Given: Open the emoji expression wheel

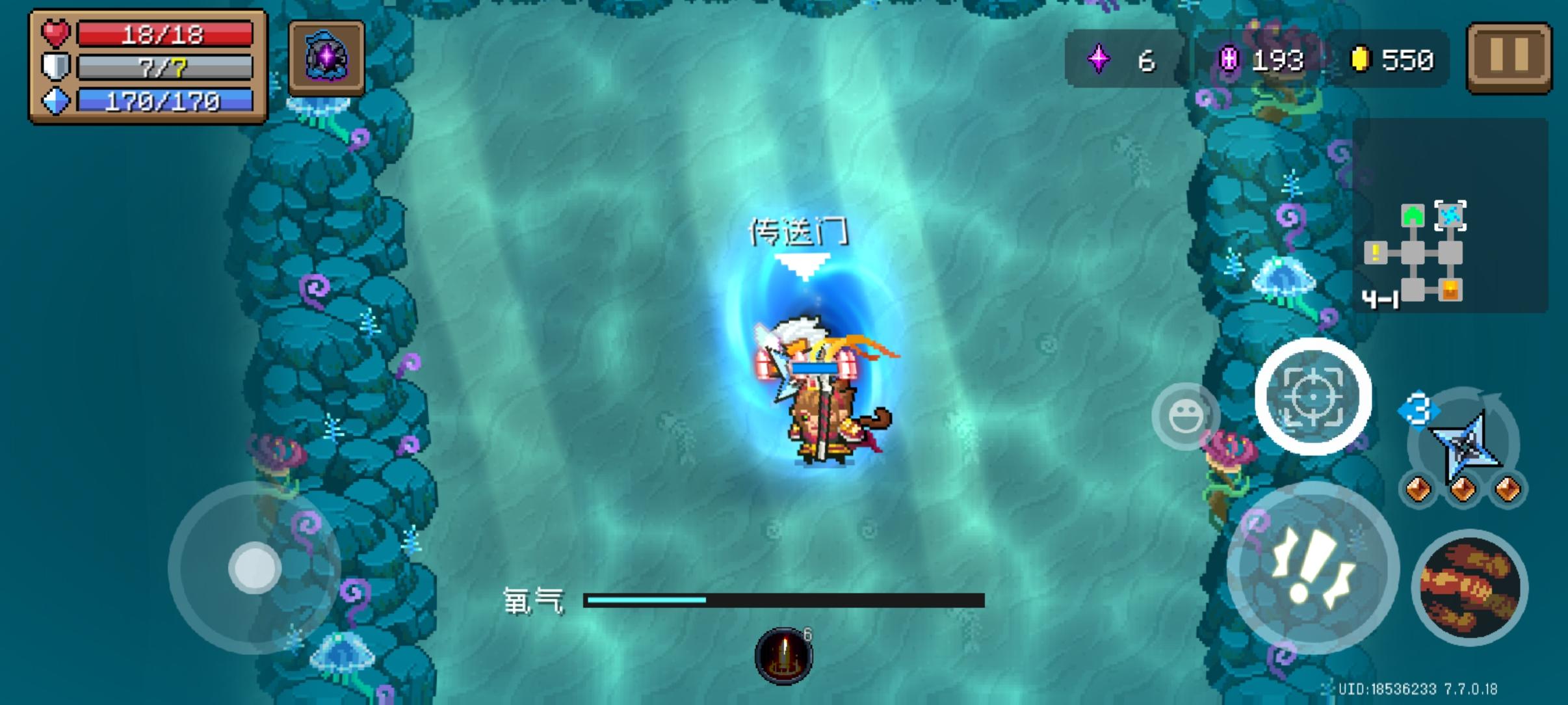Looking at the screenshot, I should coord(1186,415).
